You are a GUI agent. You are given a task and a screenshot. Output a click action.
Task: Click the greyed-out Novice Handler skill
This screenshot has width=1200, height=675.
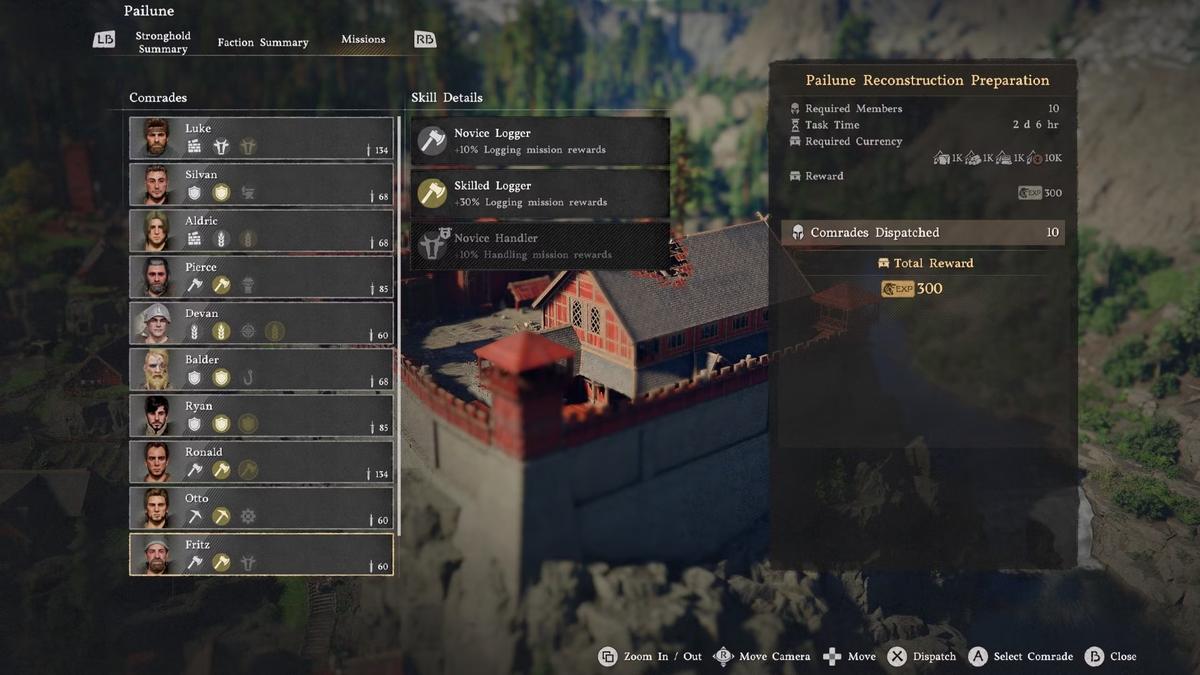[x=540, y=246]
